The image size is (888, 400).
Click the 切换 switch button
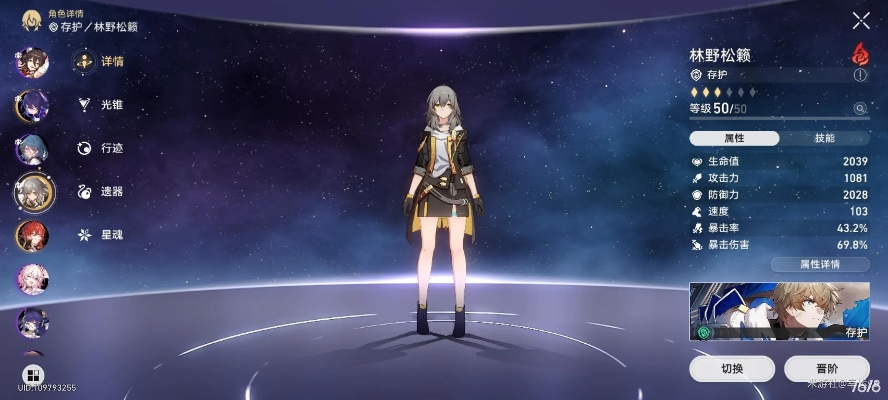(x=732, y=368)
